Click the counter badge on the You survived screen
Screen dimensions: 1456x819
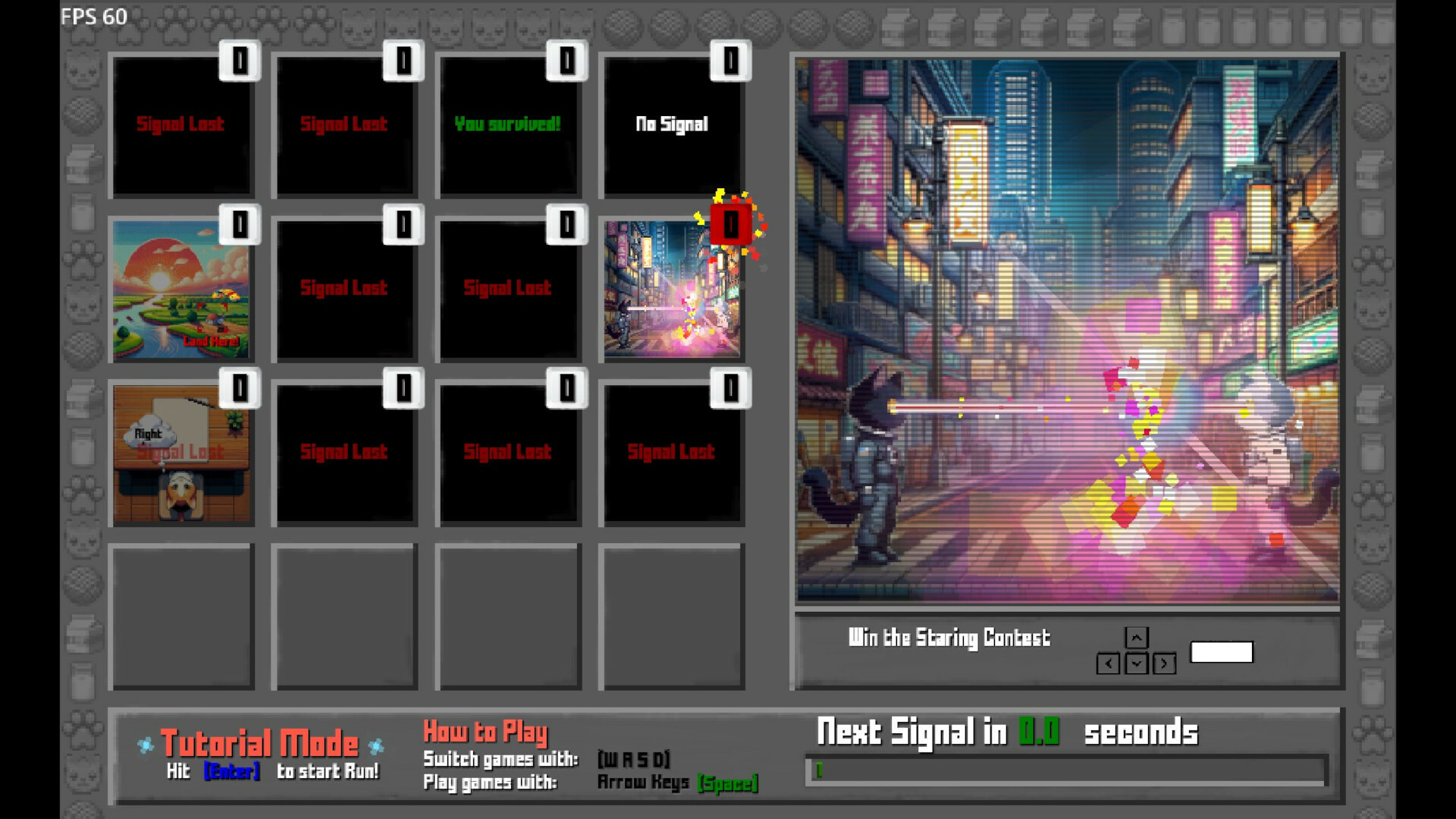566,62
